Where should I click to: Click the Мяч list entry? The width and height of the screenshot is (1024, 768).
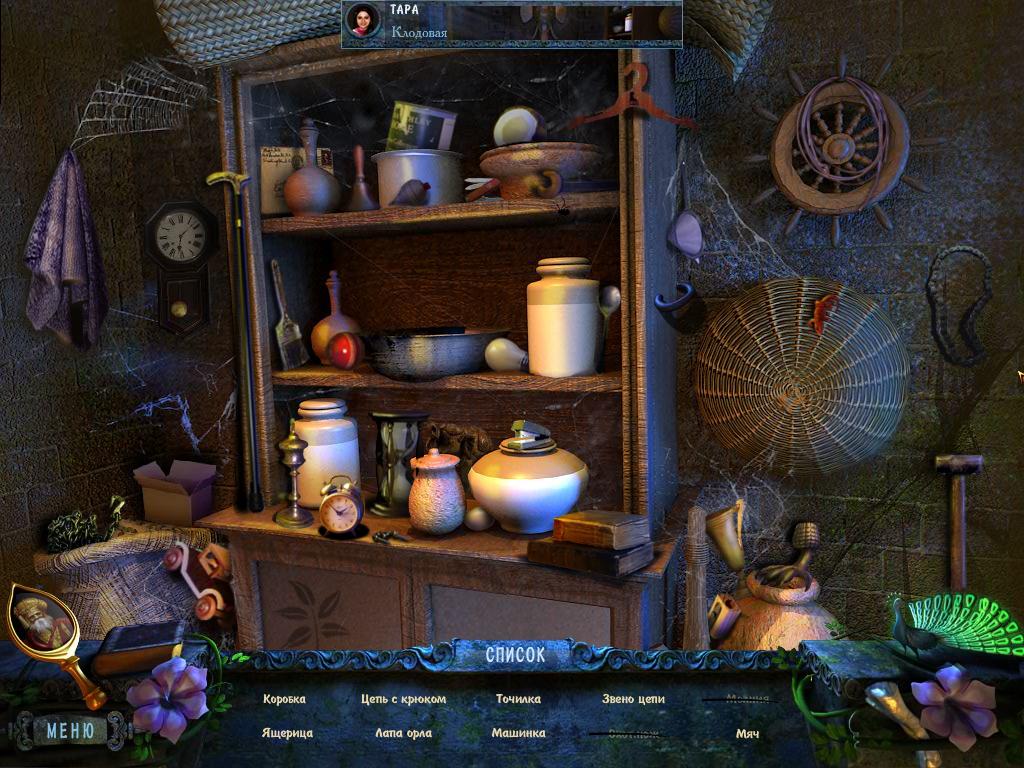pyautogui.click(x=747, y=733)
